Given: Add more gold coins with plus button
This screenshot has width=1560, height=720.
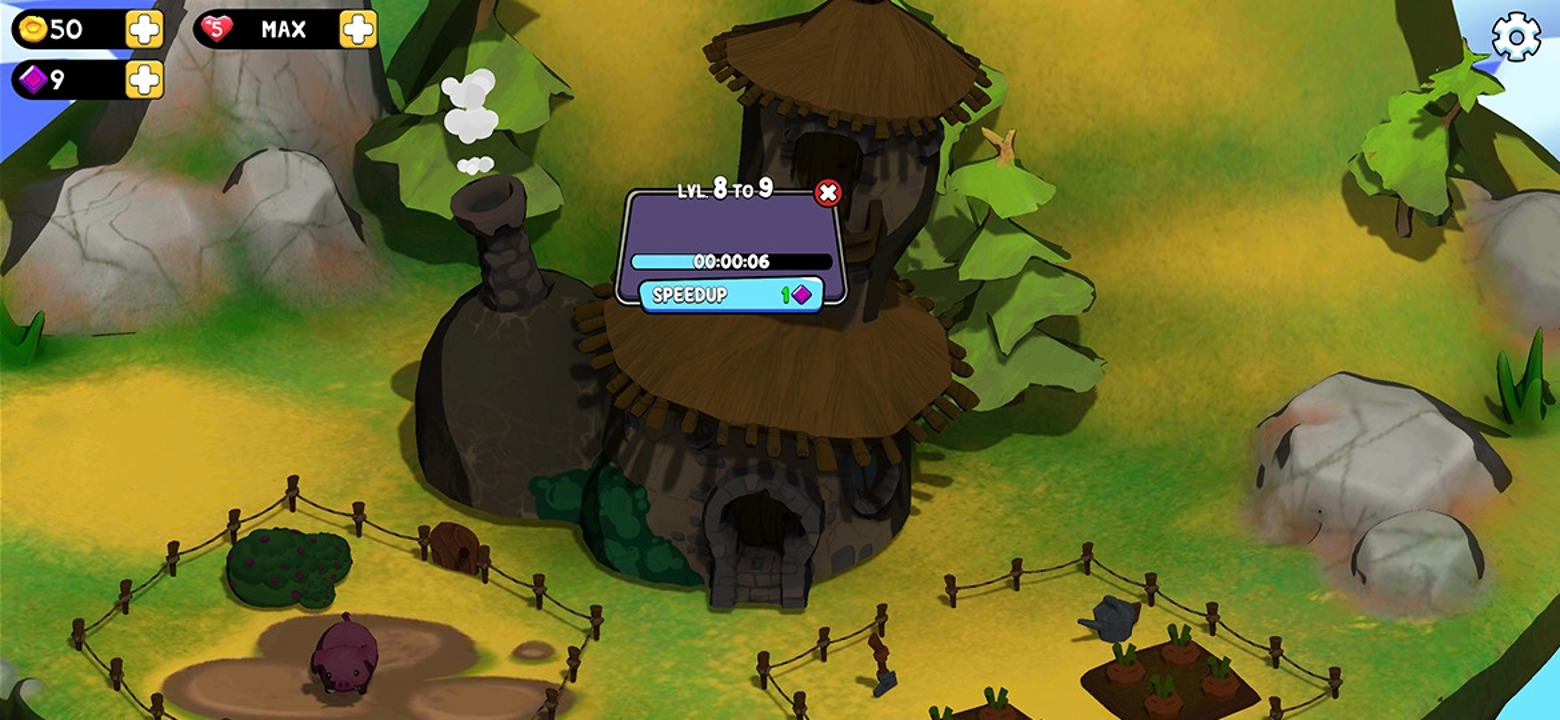Looking at the screenshot, I should (145, 29).
